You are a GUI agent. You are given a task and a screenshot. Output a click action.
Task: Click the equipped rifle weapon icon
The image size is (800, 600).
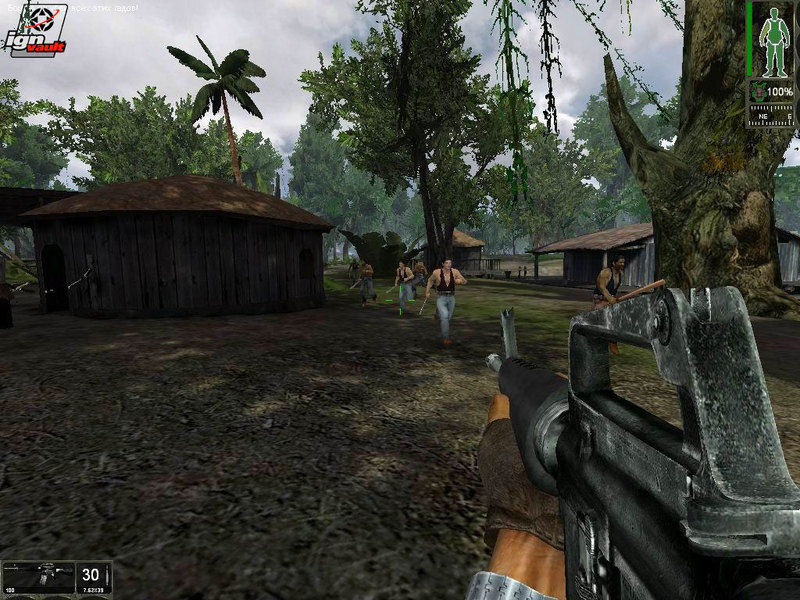[38, 575]
